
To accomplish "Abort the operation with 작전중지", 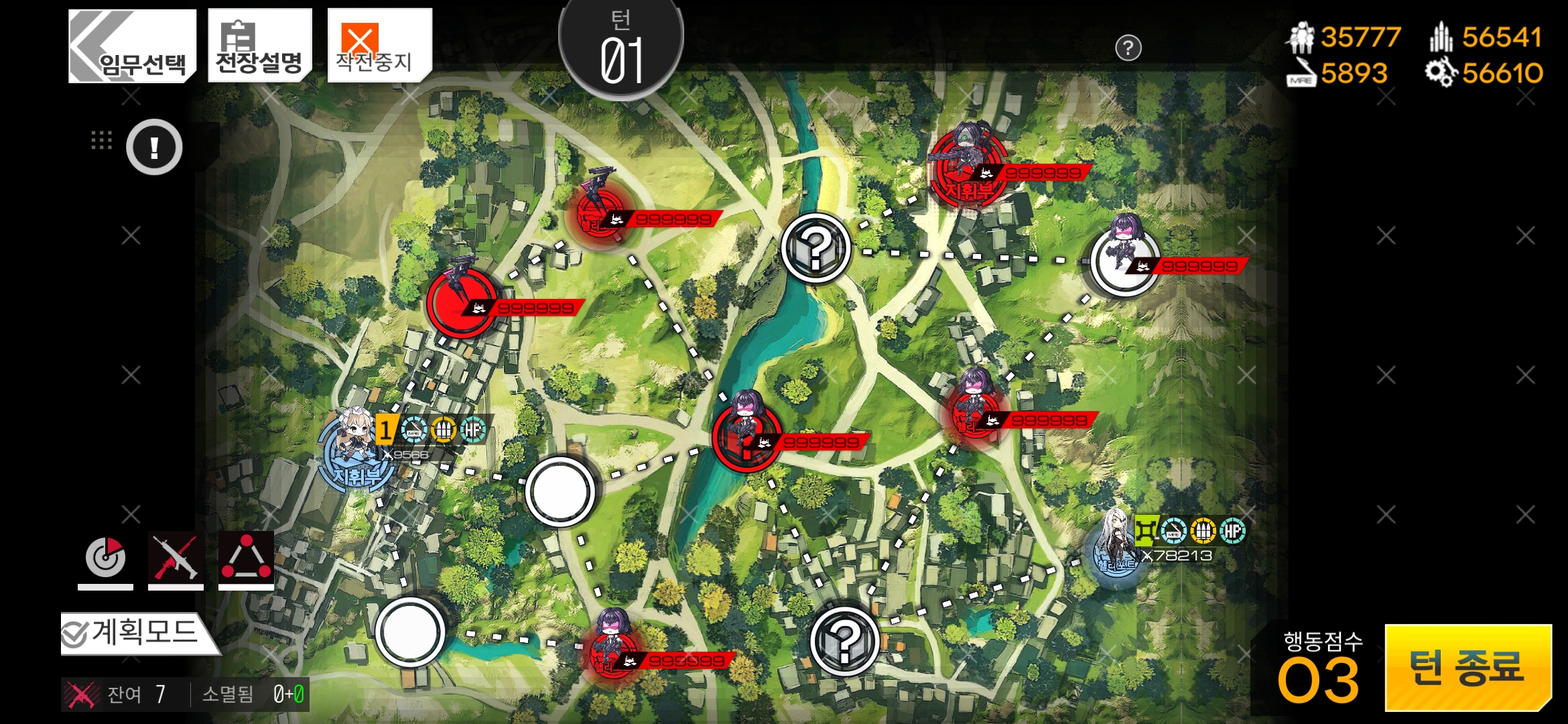I will [379, 47].
